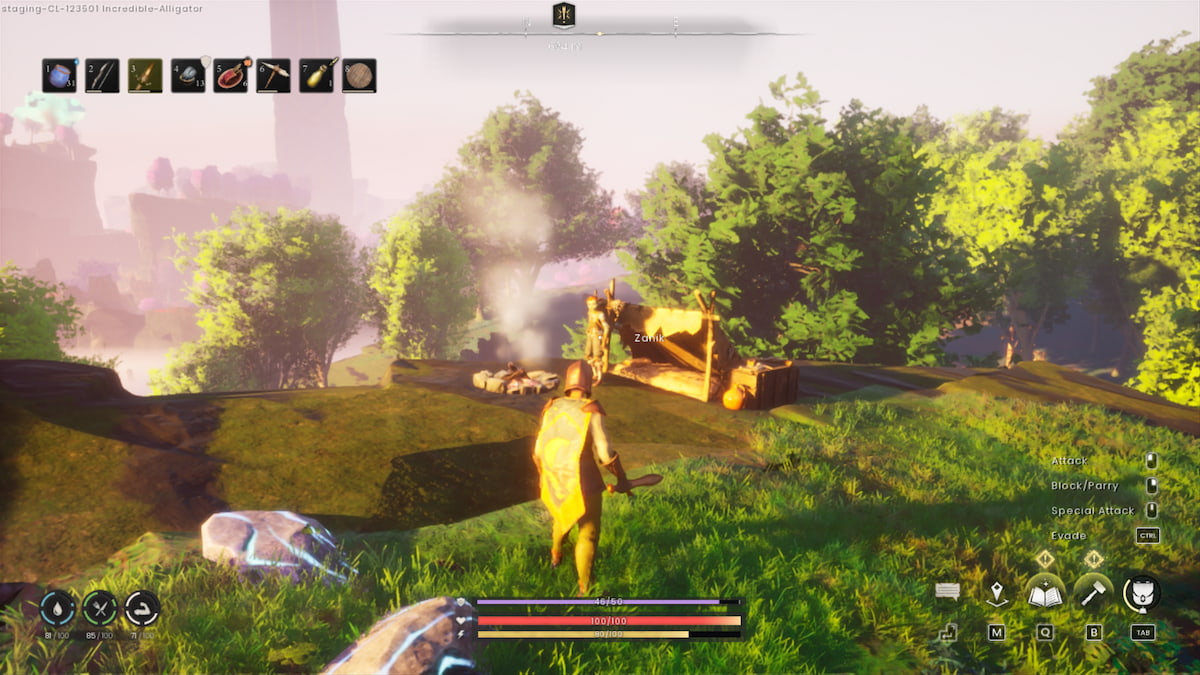
Task: Open the journal book icon
Action: (x=1045, y=592)
